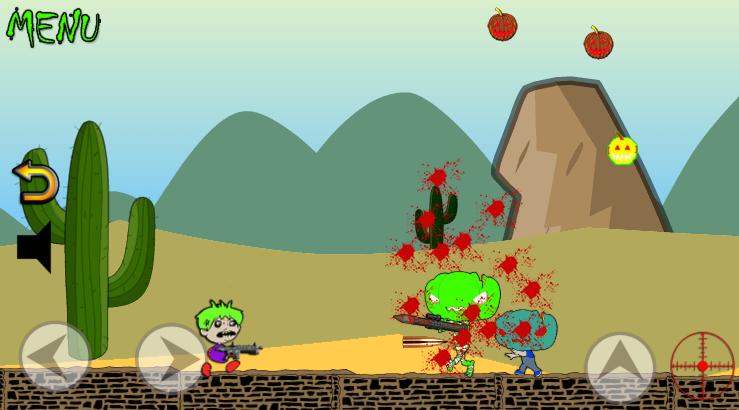Click the orange restart arrow icon
The width and height of the screenshot is (739, 410).
[37, 182]
